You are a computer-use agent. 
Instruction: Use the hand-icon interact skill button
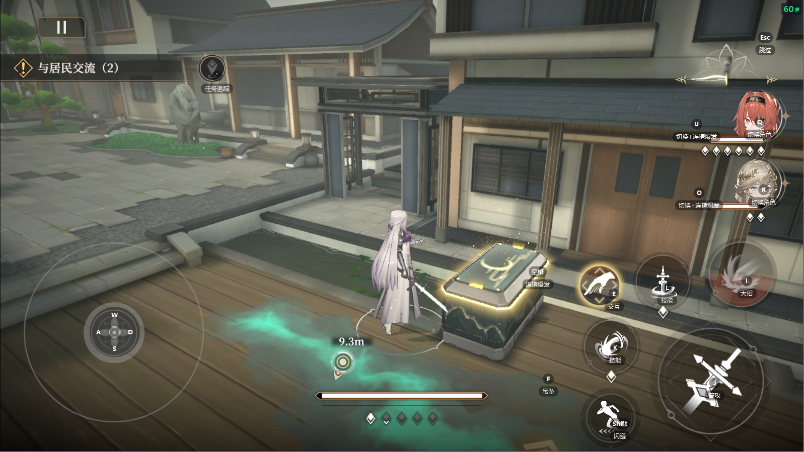point(600,286)
